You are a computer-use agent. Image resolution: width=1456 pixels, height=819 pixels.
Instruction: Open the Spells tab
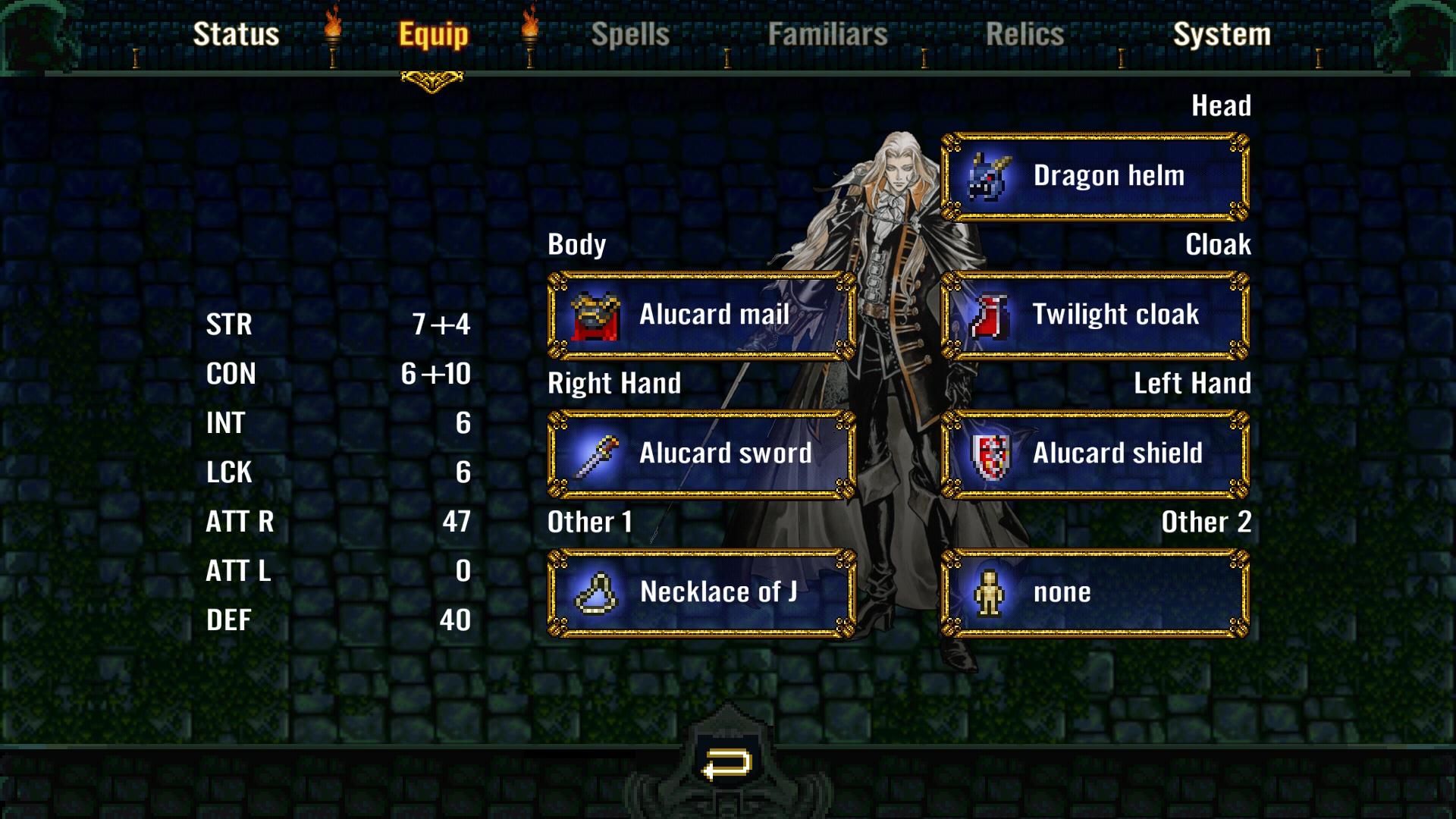(631, 33)
